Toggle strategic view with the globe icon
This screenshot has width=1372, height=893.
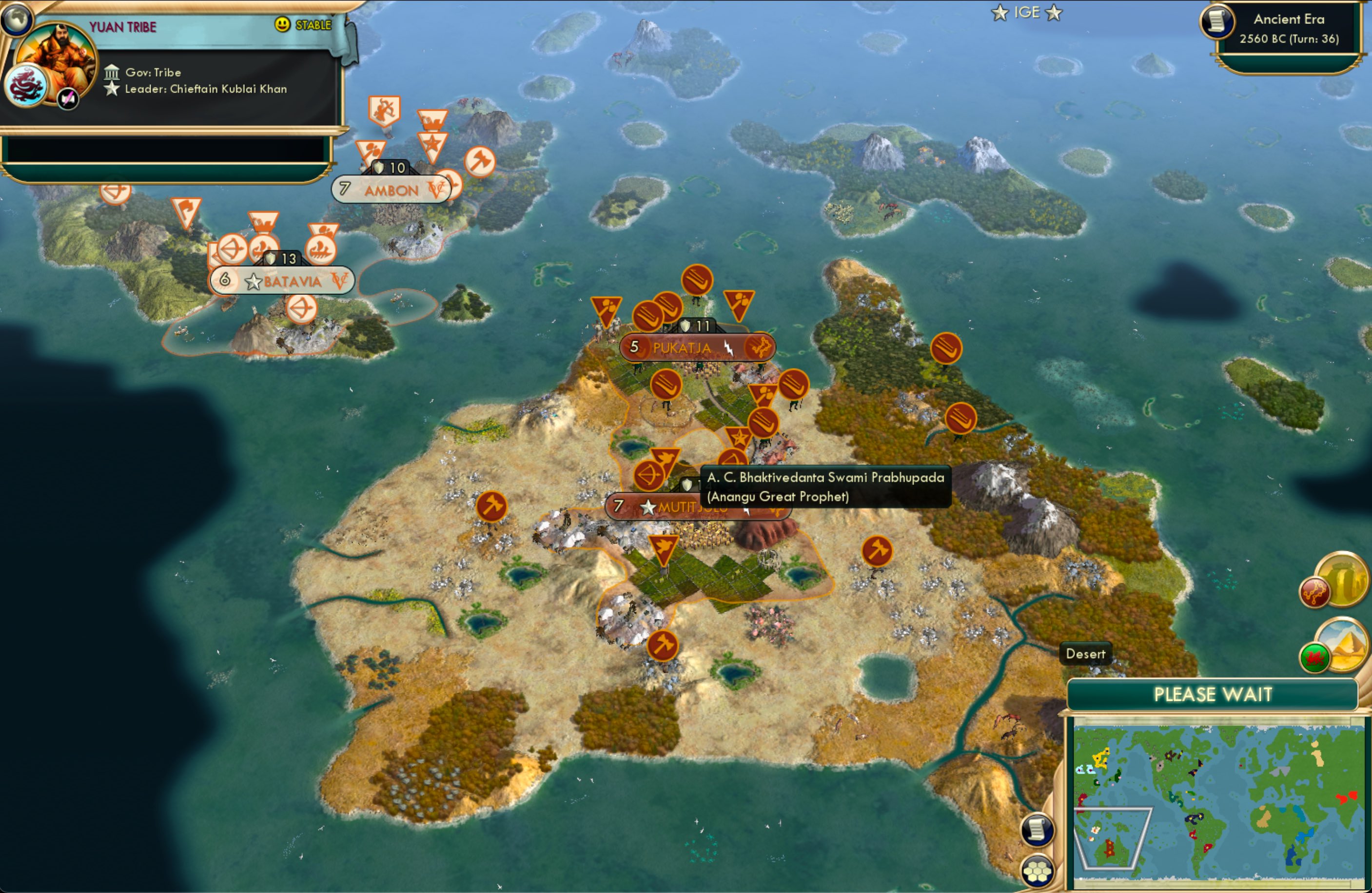point(17,20)
